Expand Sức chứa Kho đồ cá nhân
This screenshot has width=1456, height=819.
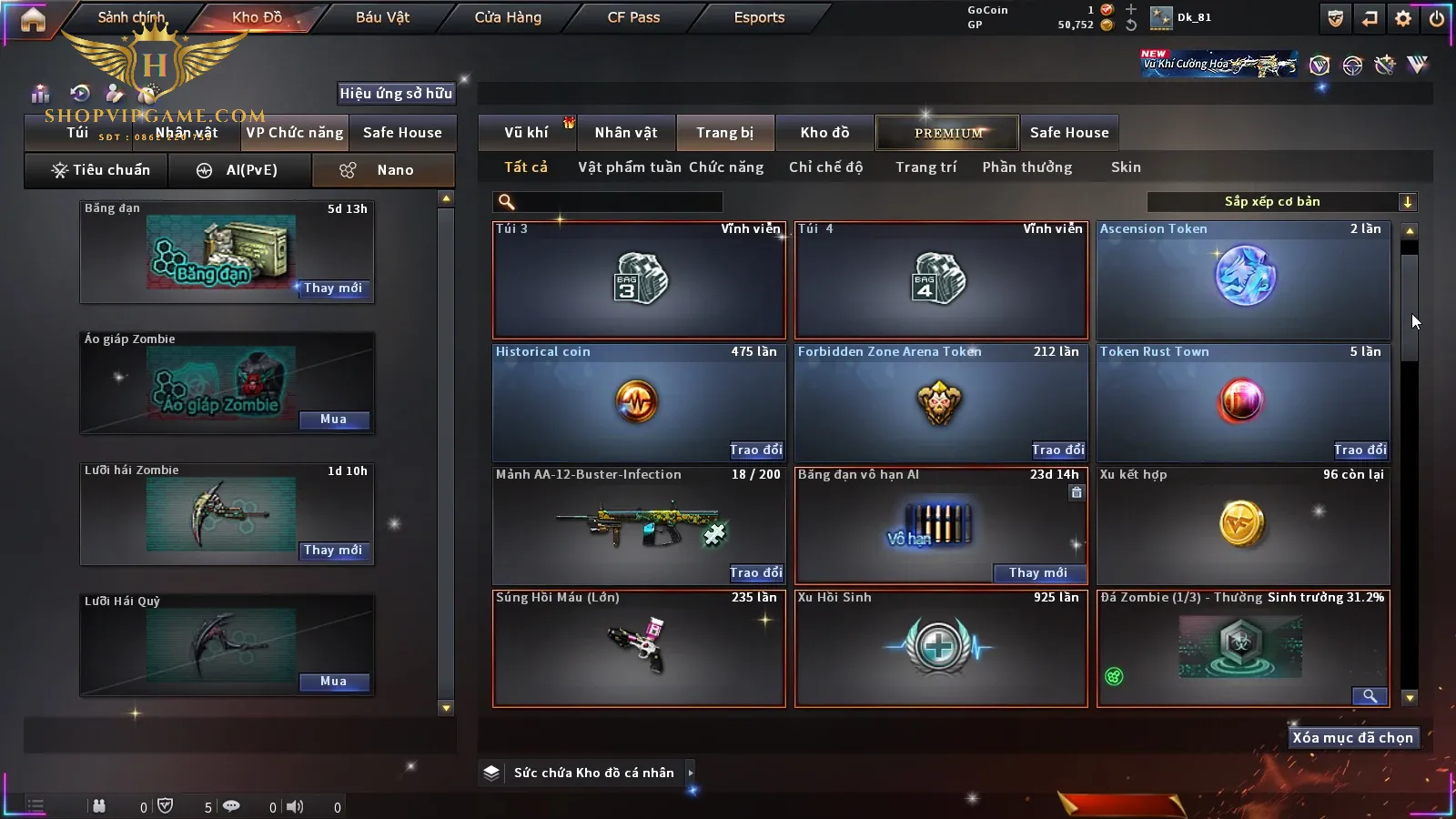(691, 773)
